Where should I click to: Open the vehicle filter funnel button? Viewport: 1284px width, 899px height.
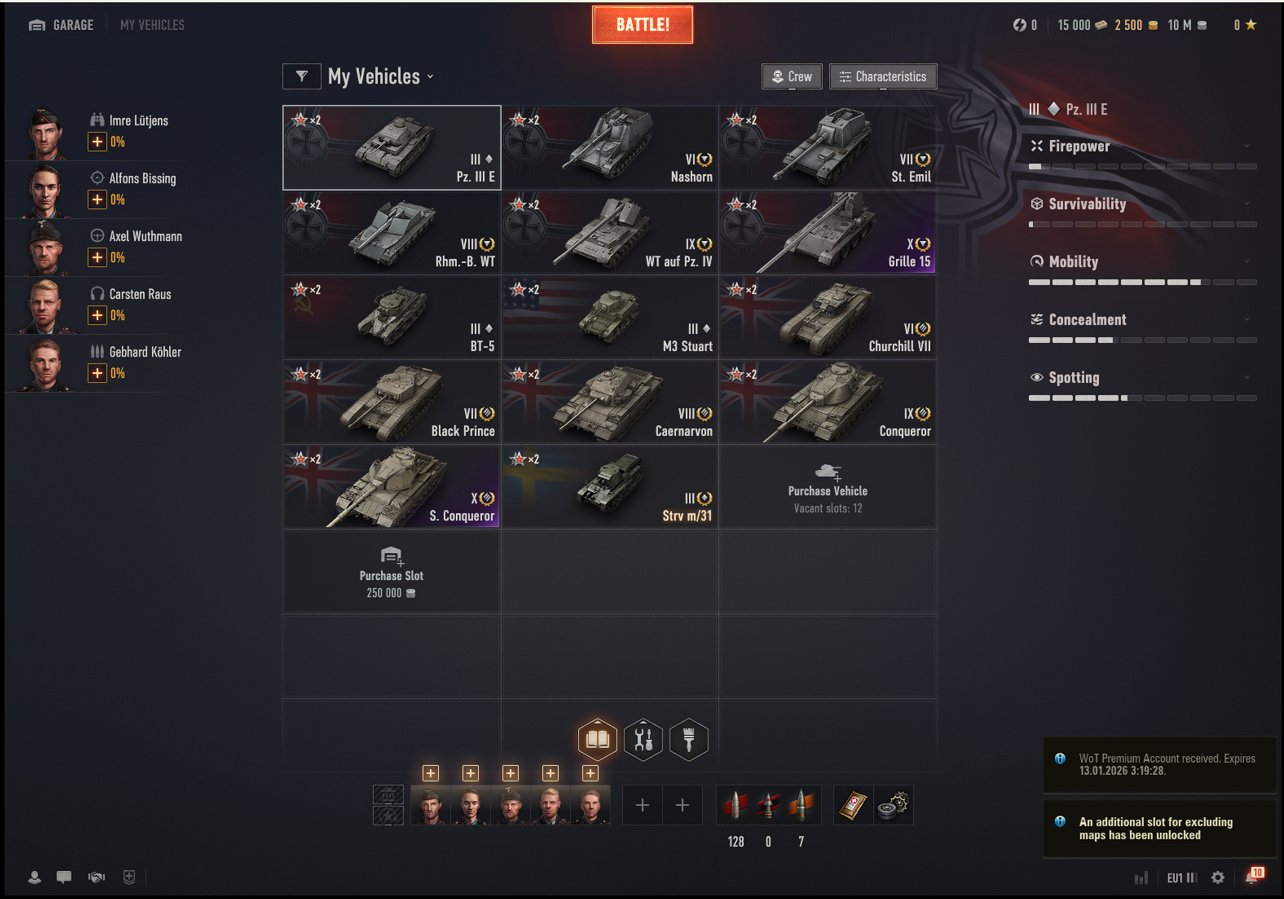[x=301, y=77]
